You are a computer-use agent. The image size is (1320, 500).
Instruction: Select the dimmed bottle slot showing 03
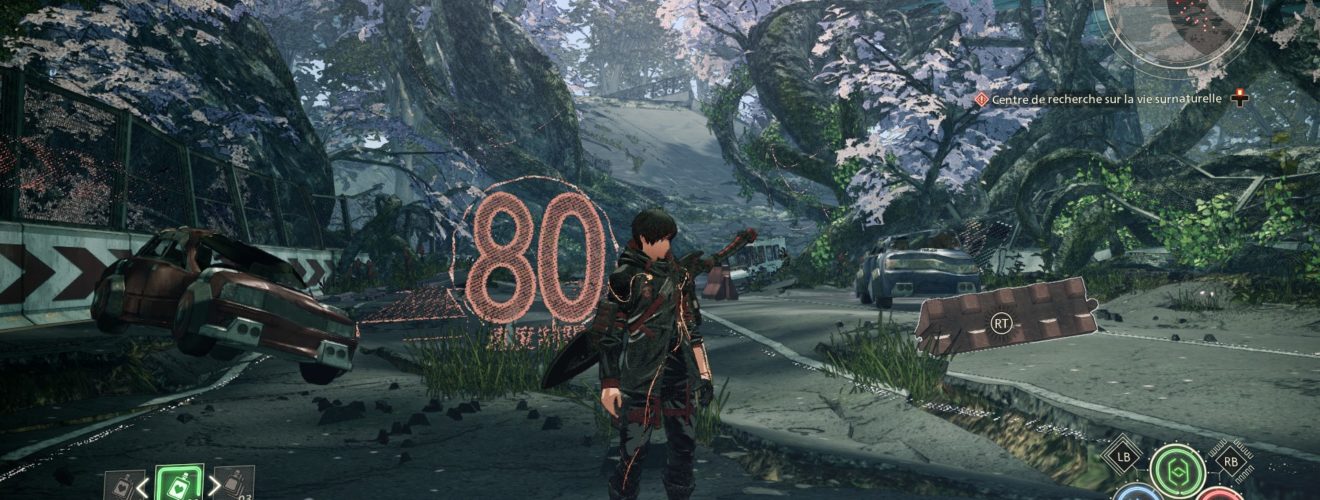tap(236, 485)
